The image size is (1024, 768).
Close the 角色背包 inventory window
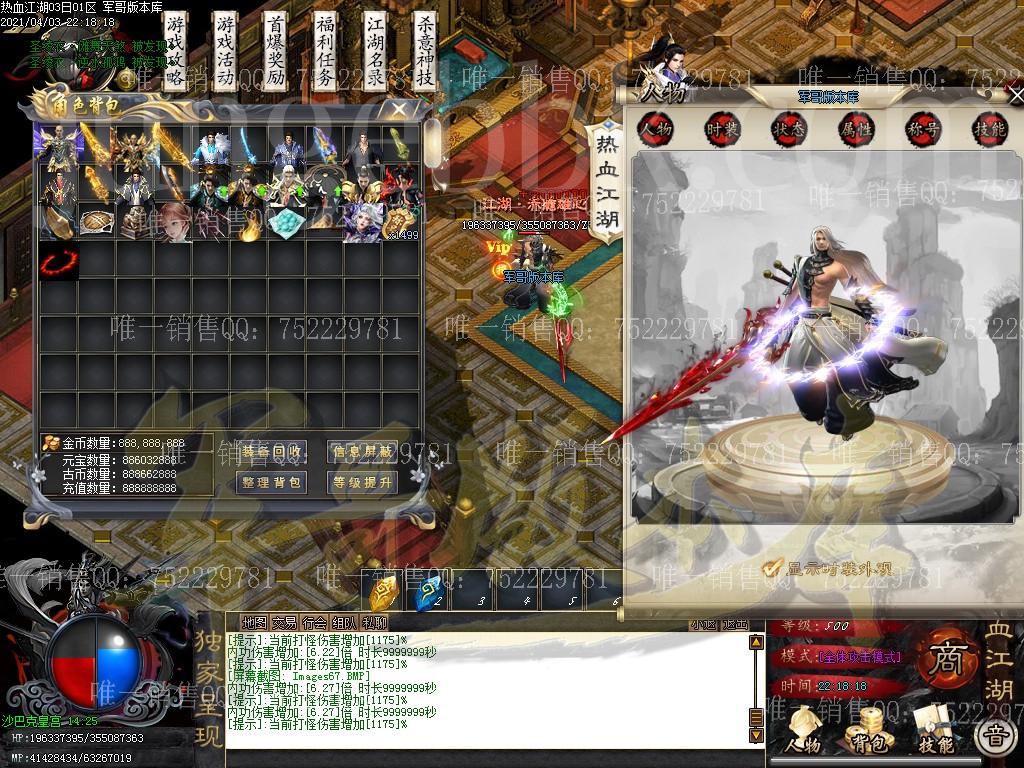tap(399, 108)
